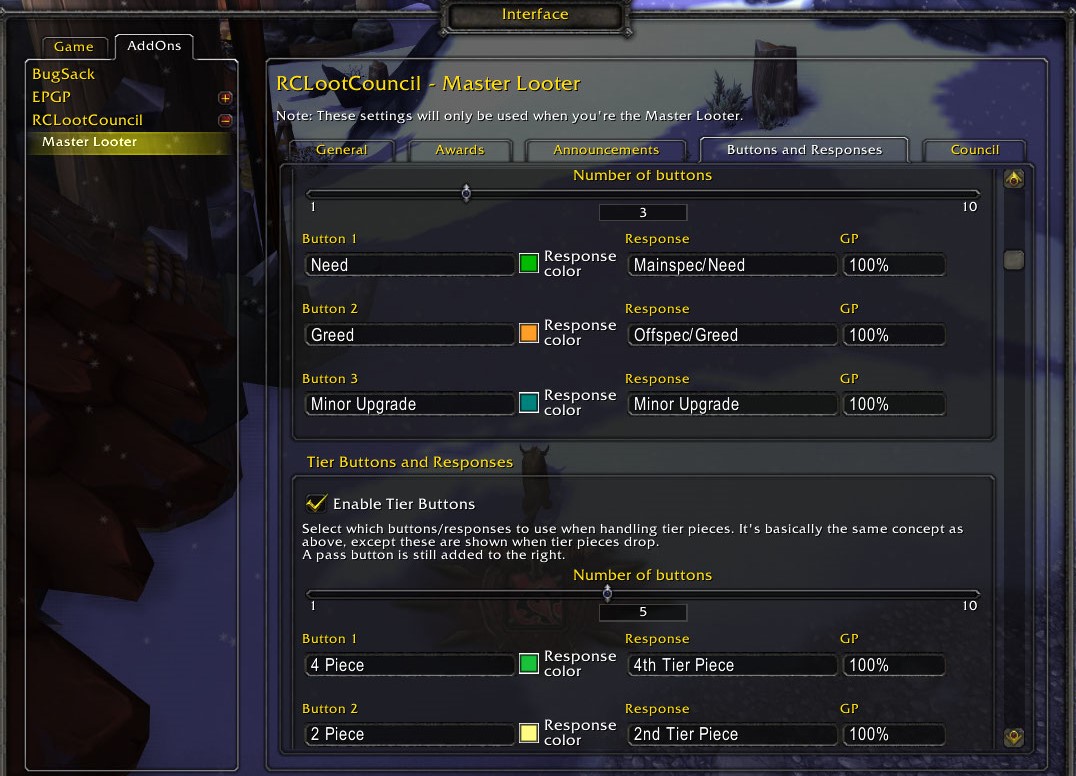Switch to the Awards tab
The image size is (1076, 776).
[459, 150]
